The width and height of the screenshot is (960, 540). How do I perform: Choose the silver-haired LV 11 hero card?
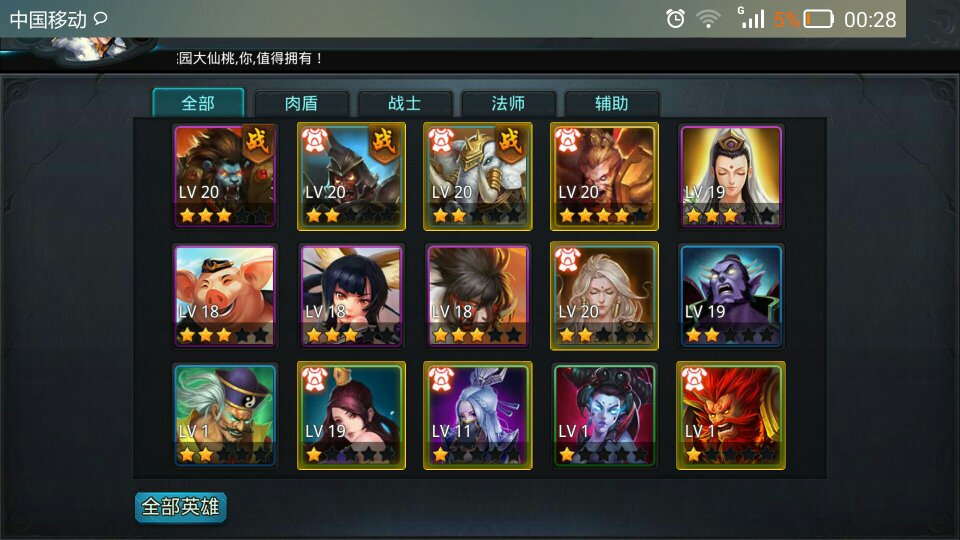tap(478, 415)
